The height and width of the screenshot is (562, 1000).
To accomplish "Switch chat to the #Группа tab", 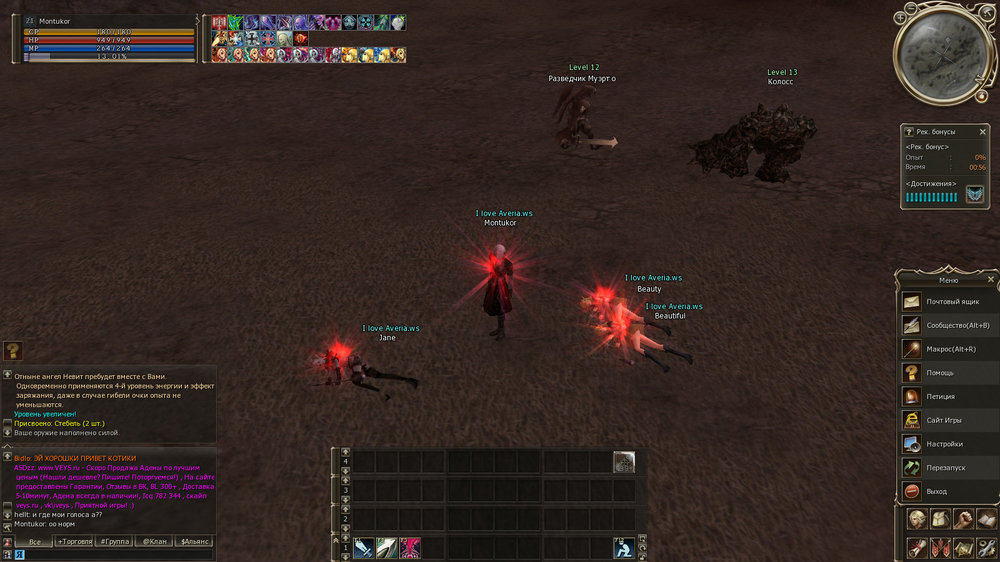I will pos(115,542).
